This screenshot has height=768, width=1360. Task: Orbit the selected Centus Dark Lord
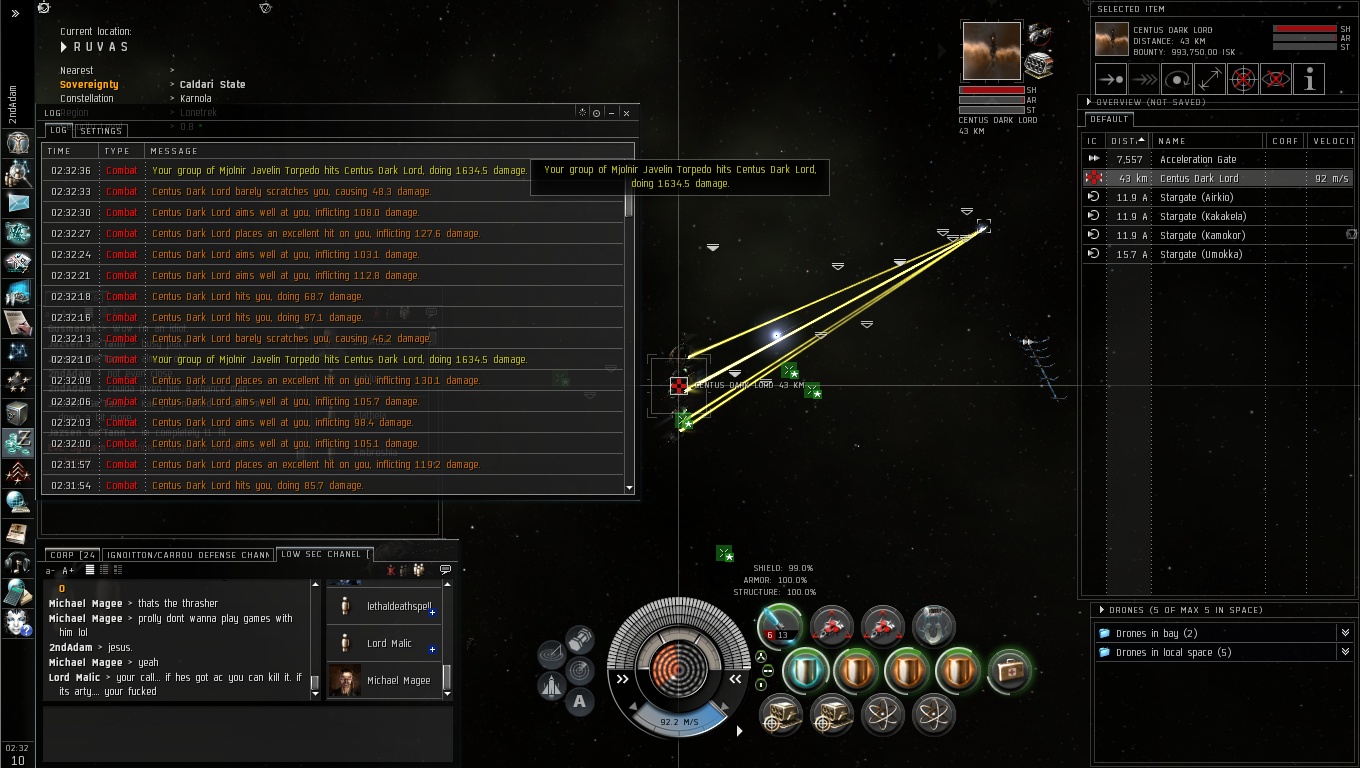(1178, 78)
